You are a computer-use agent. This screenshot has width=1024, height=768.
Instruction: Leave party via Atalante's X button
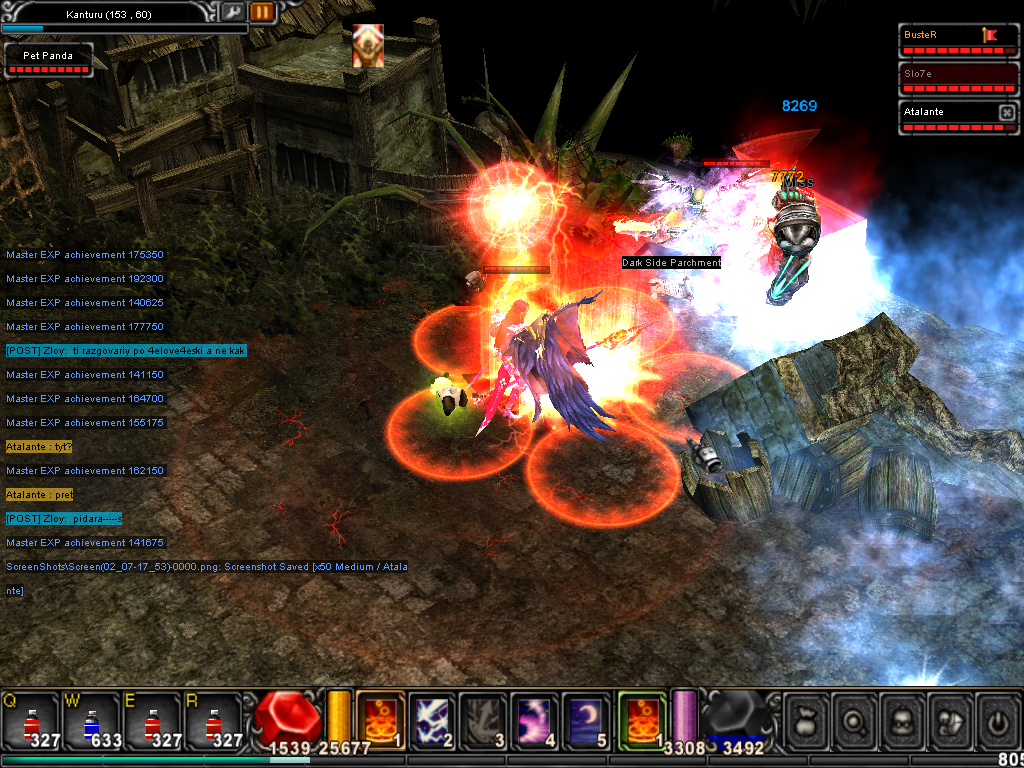tap(1006, 113)
